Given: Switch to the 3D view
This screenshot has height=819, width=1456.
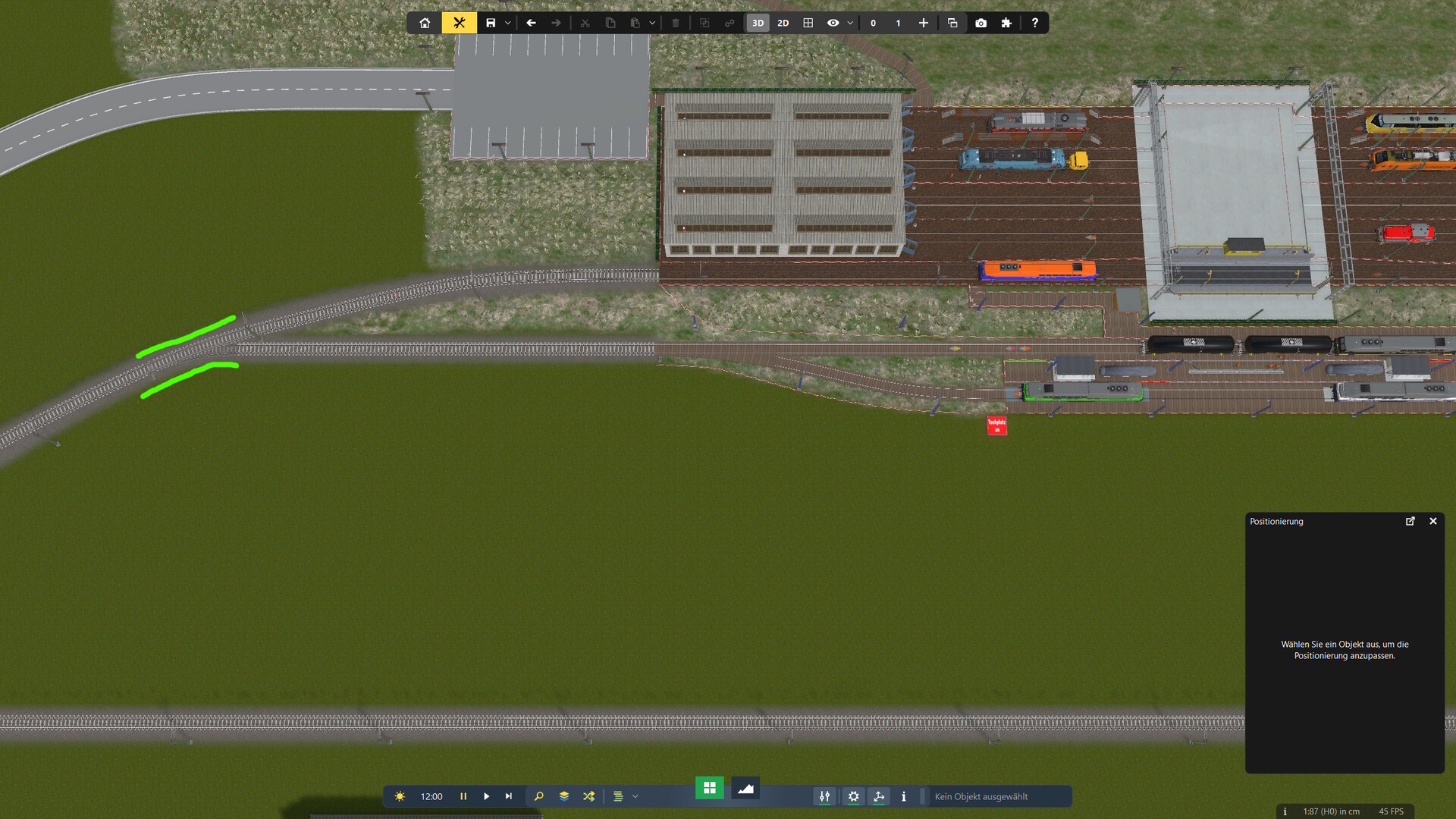Looking at the screenshot, I should pyautogui.click(x=758, y=23).
